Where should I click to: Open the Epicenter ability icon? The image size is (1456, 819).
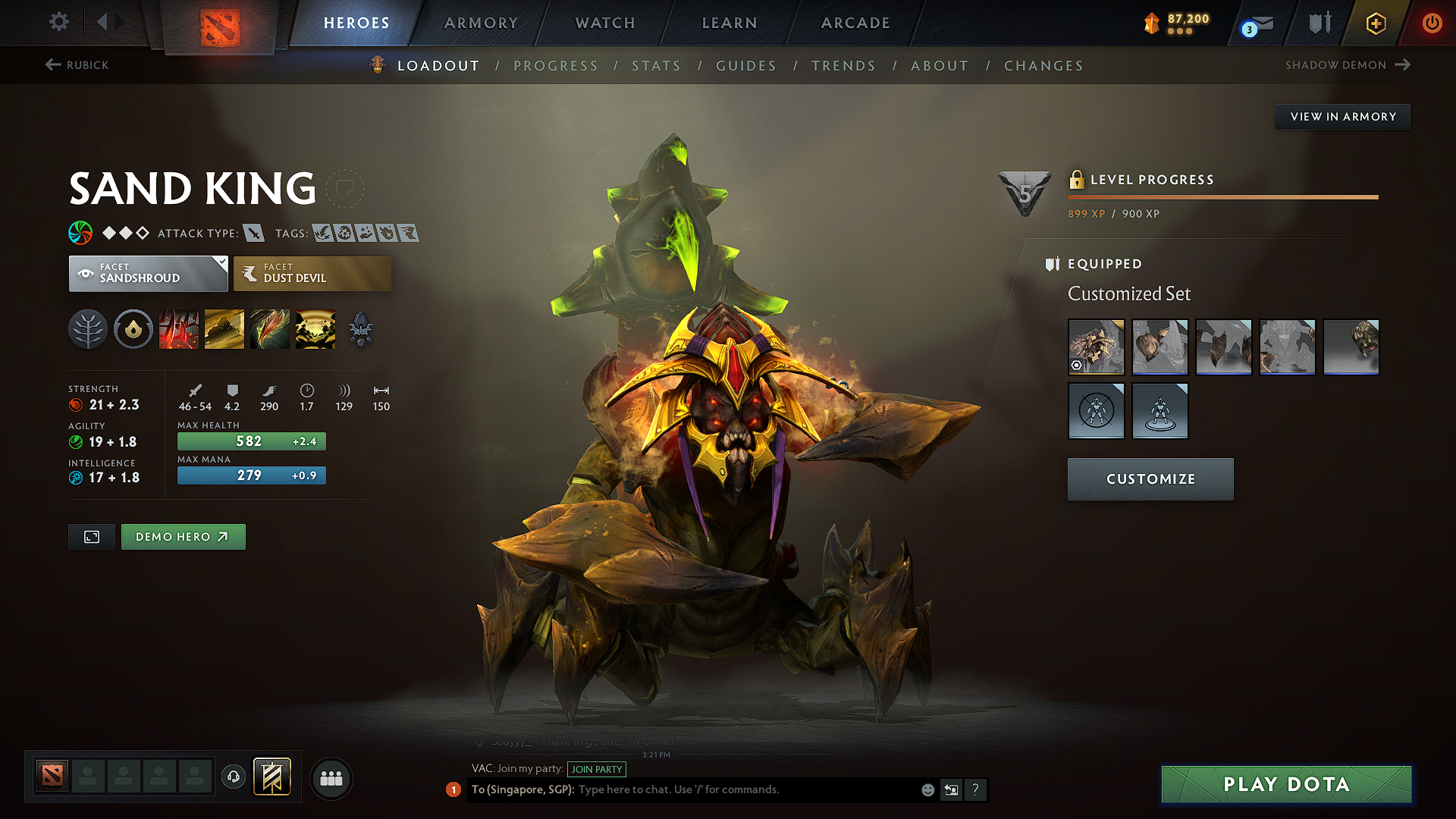coord(315,329)
